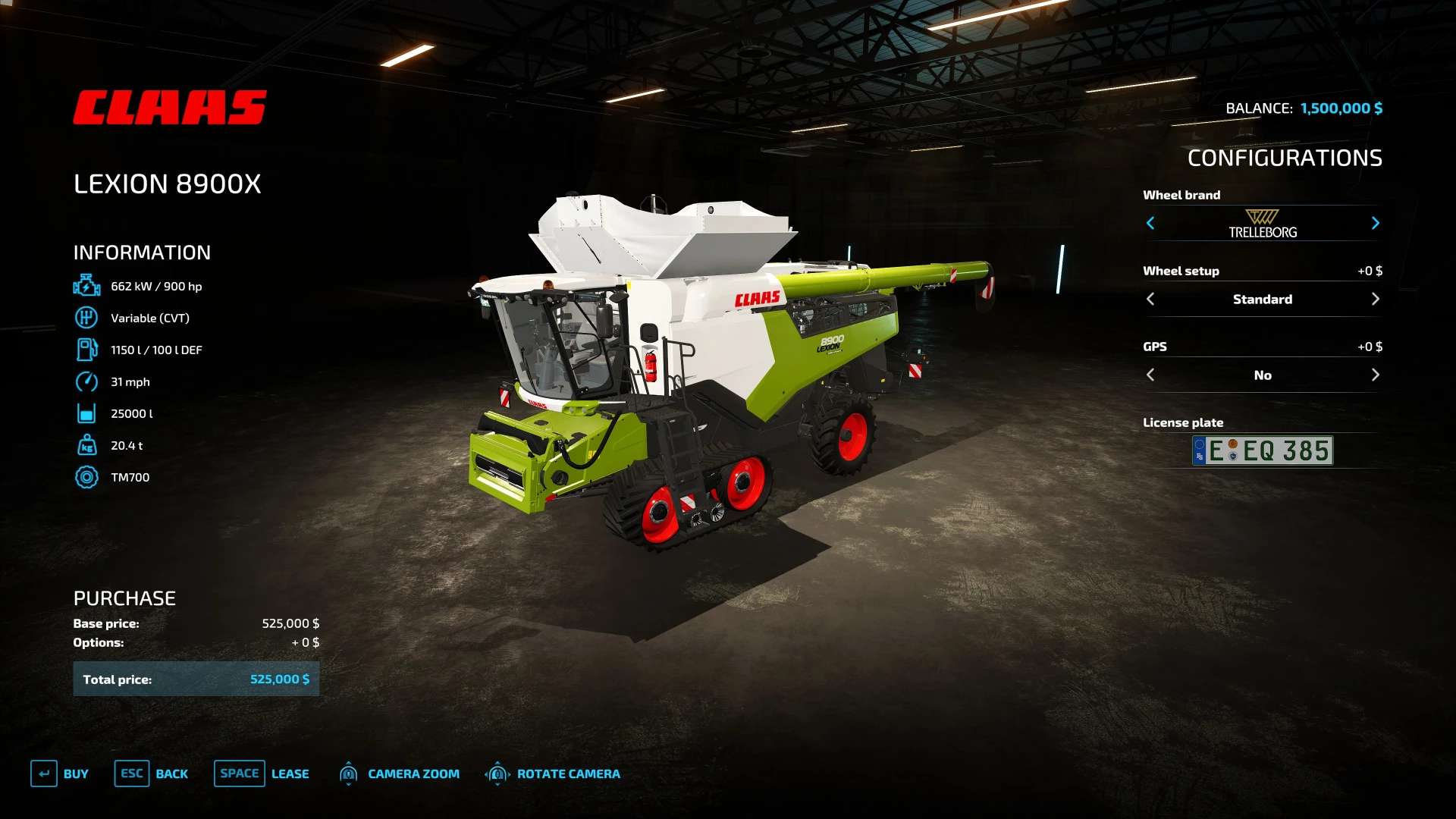Click the kg weight icon beside 20.4 t
This screenshot has width=1456, height=819.
pos(87,445)
